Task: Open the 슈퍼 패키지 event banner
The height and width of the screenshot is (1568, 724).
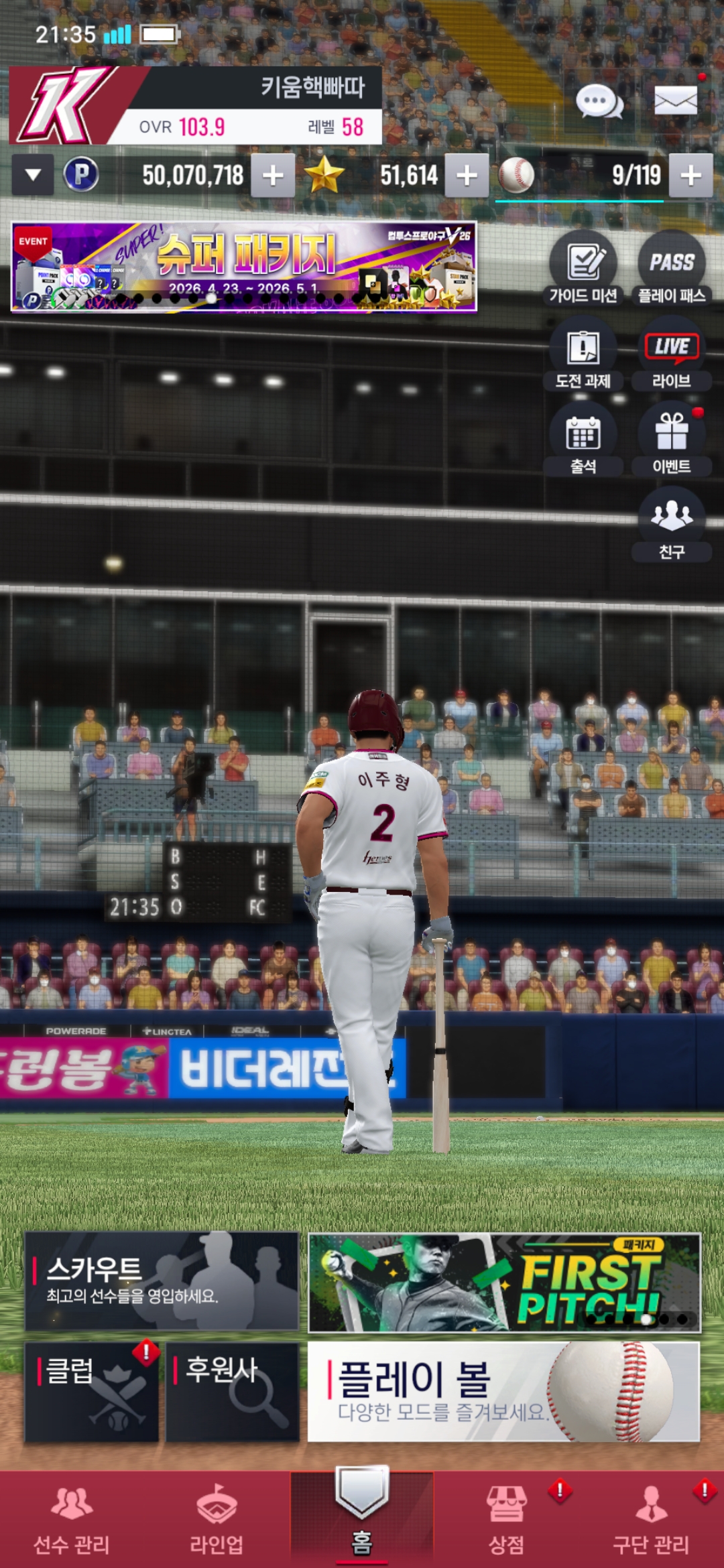Action: (x=244, y=267)
